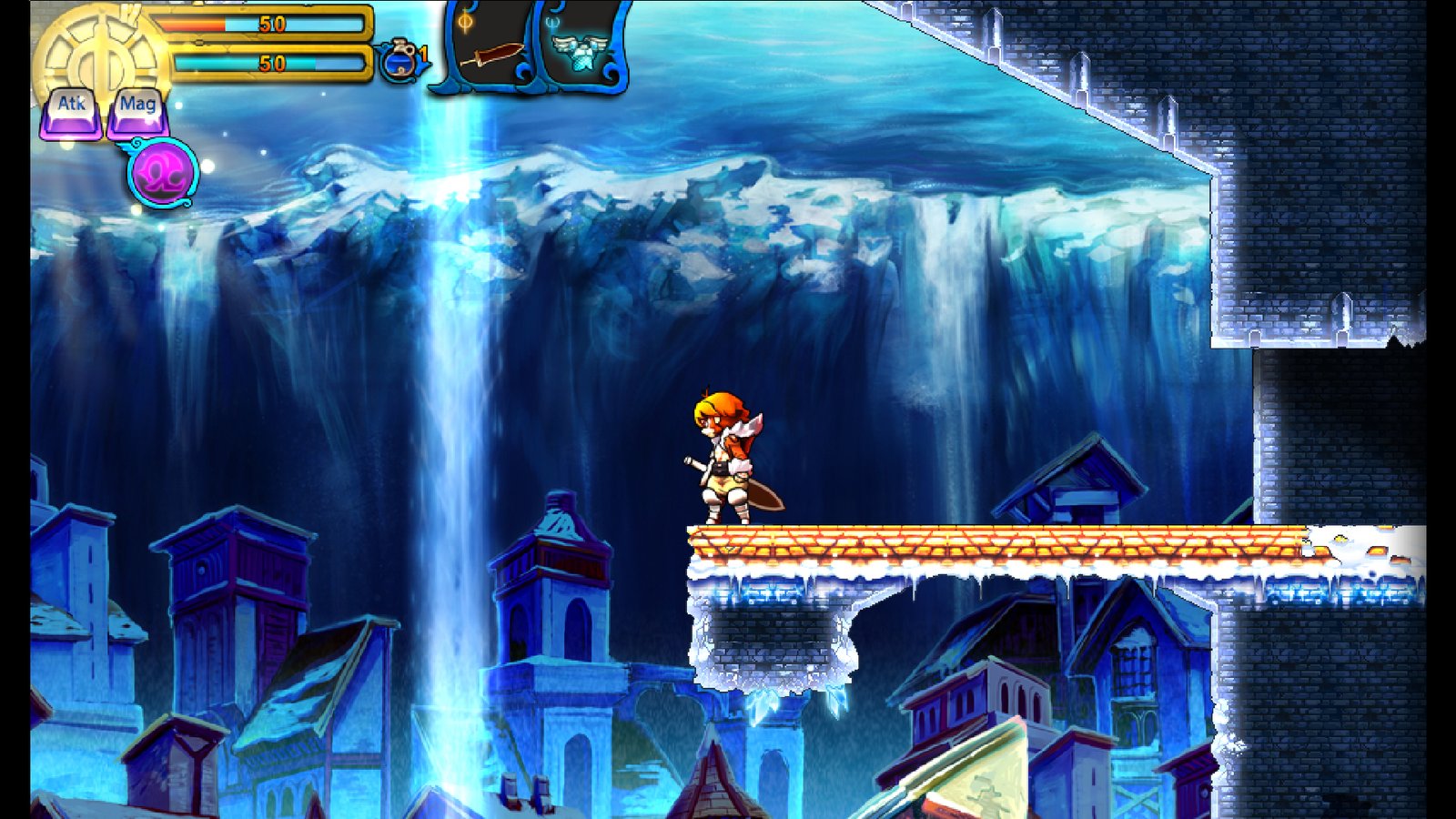Click the orange-haired player character
This screenshot has width=1456, height=819.
click(x=728, y=455)
